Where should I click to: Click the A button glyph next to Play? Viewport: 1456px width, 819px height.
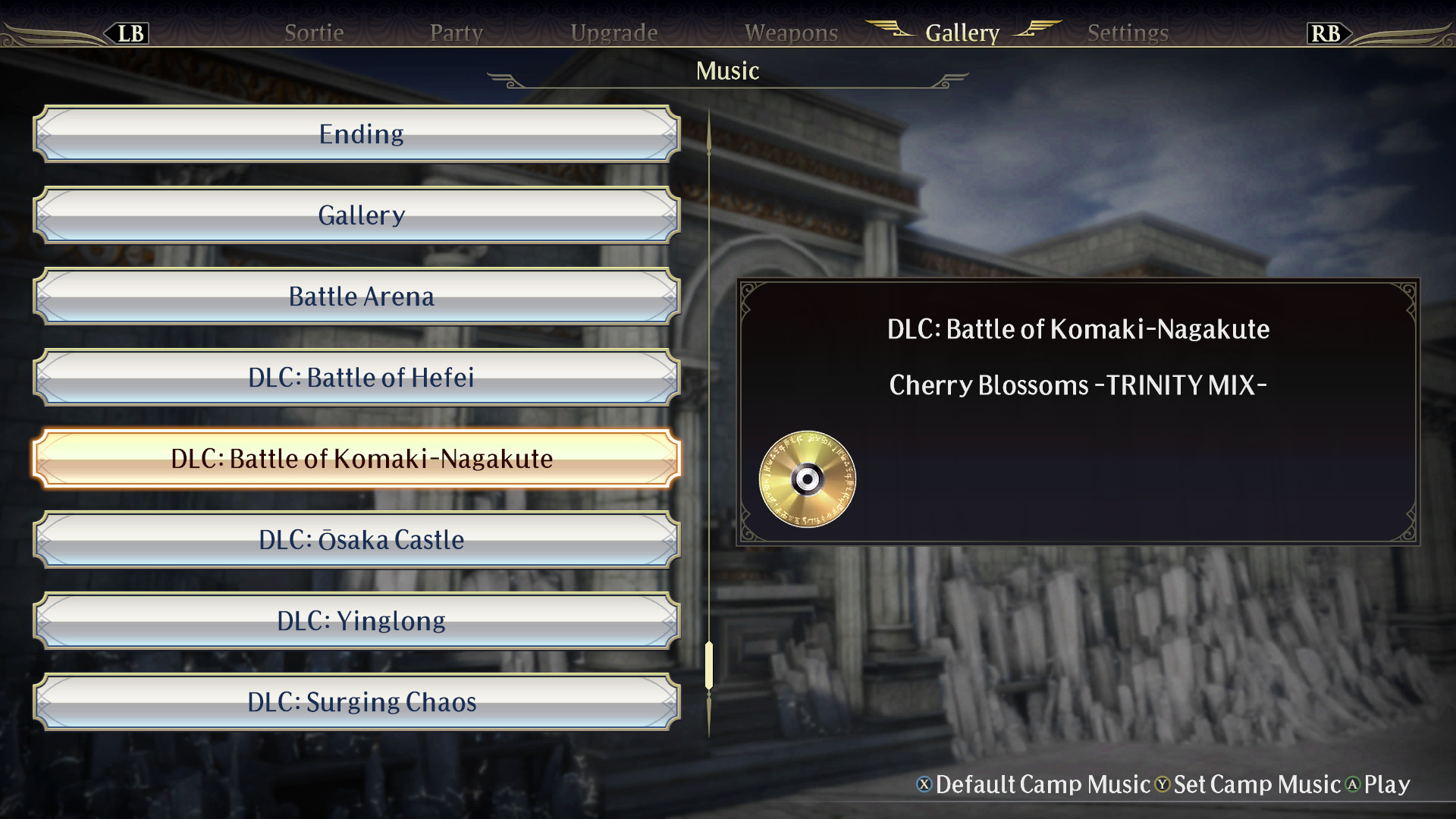click(x=1357, y=786)
